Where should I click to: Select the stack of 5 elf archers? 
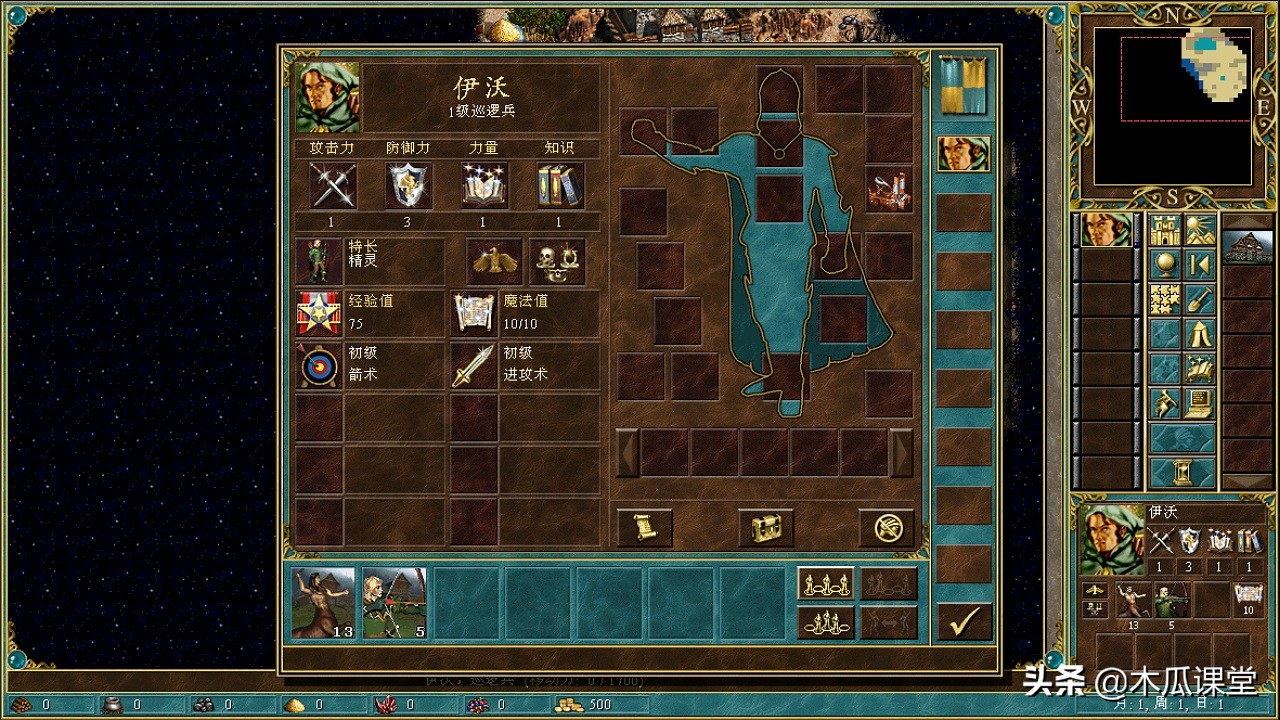394,602
